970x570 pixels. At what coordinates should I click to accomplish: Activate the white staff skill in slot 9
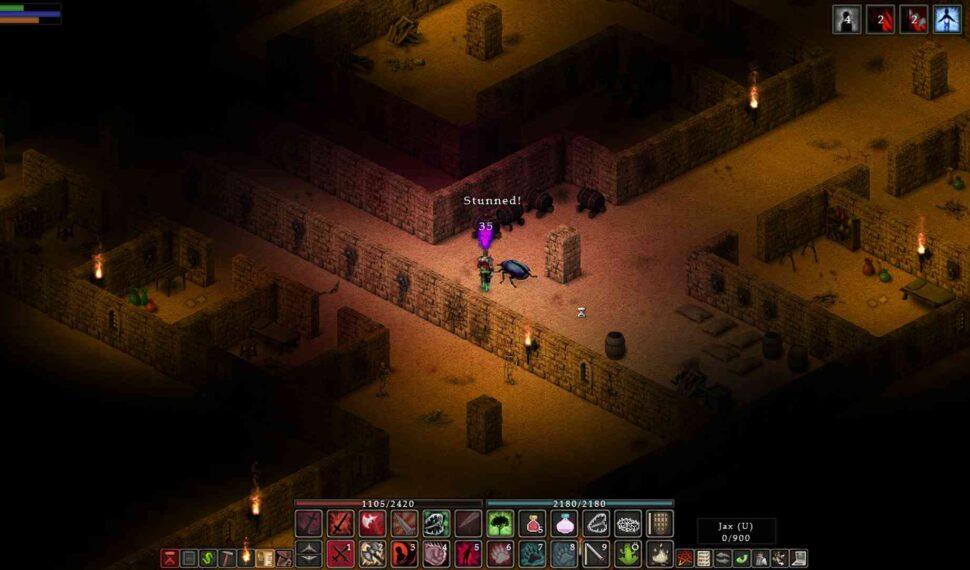(596, 553)
